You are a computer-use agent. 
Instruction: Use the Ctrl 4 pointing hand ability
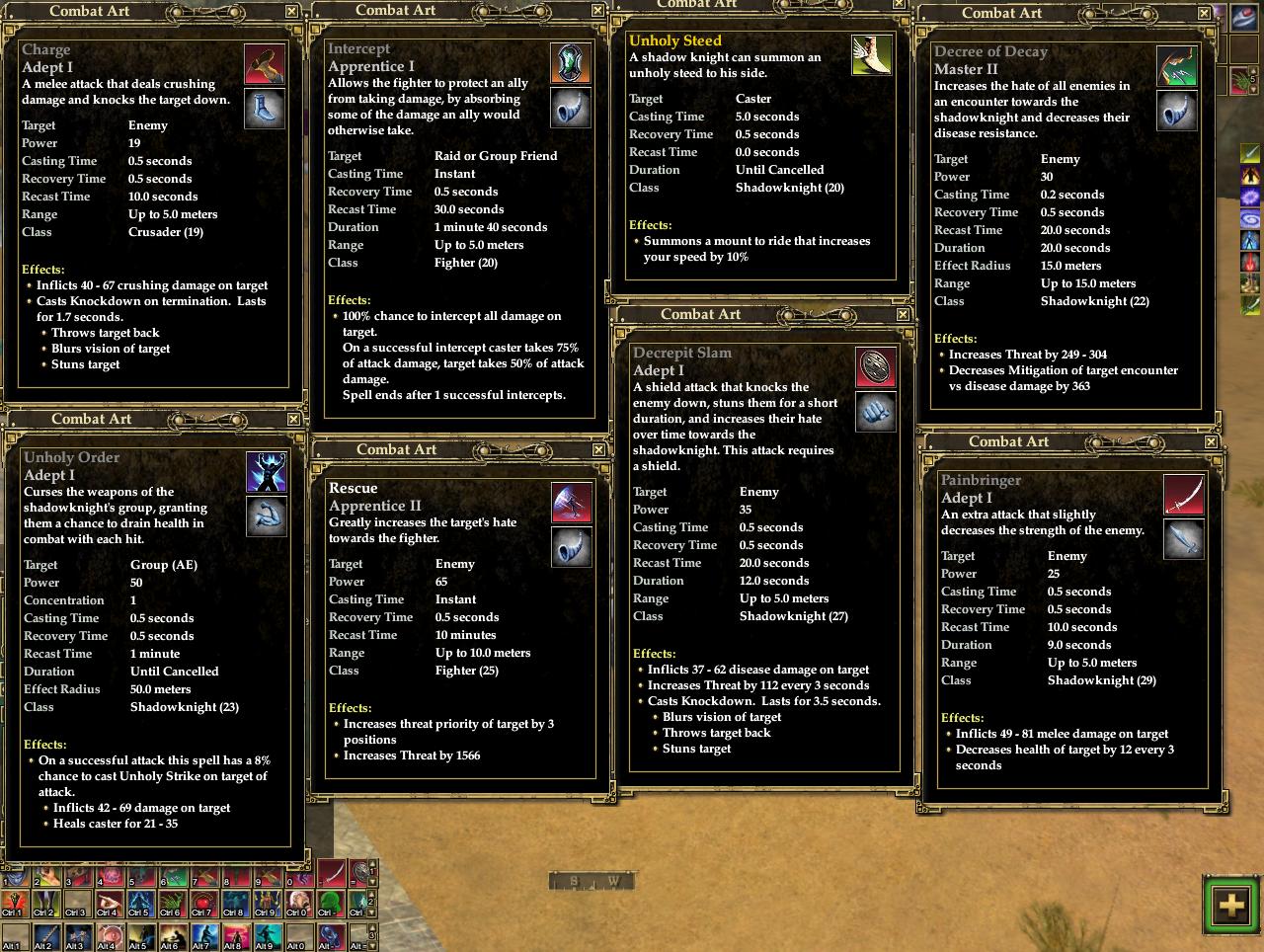click(109, 905)
